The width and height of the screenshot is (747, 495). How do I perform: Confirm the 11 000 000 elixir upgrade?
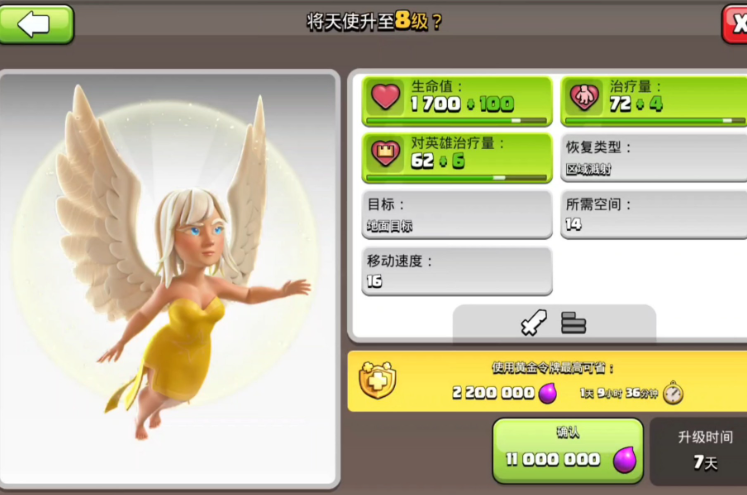tap(567, 451)
